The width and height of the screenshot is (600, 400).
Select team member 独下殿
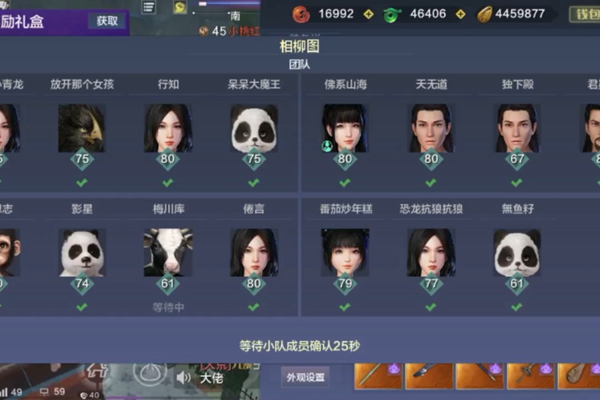tap(517, 128)
